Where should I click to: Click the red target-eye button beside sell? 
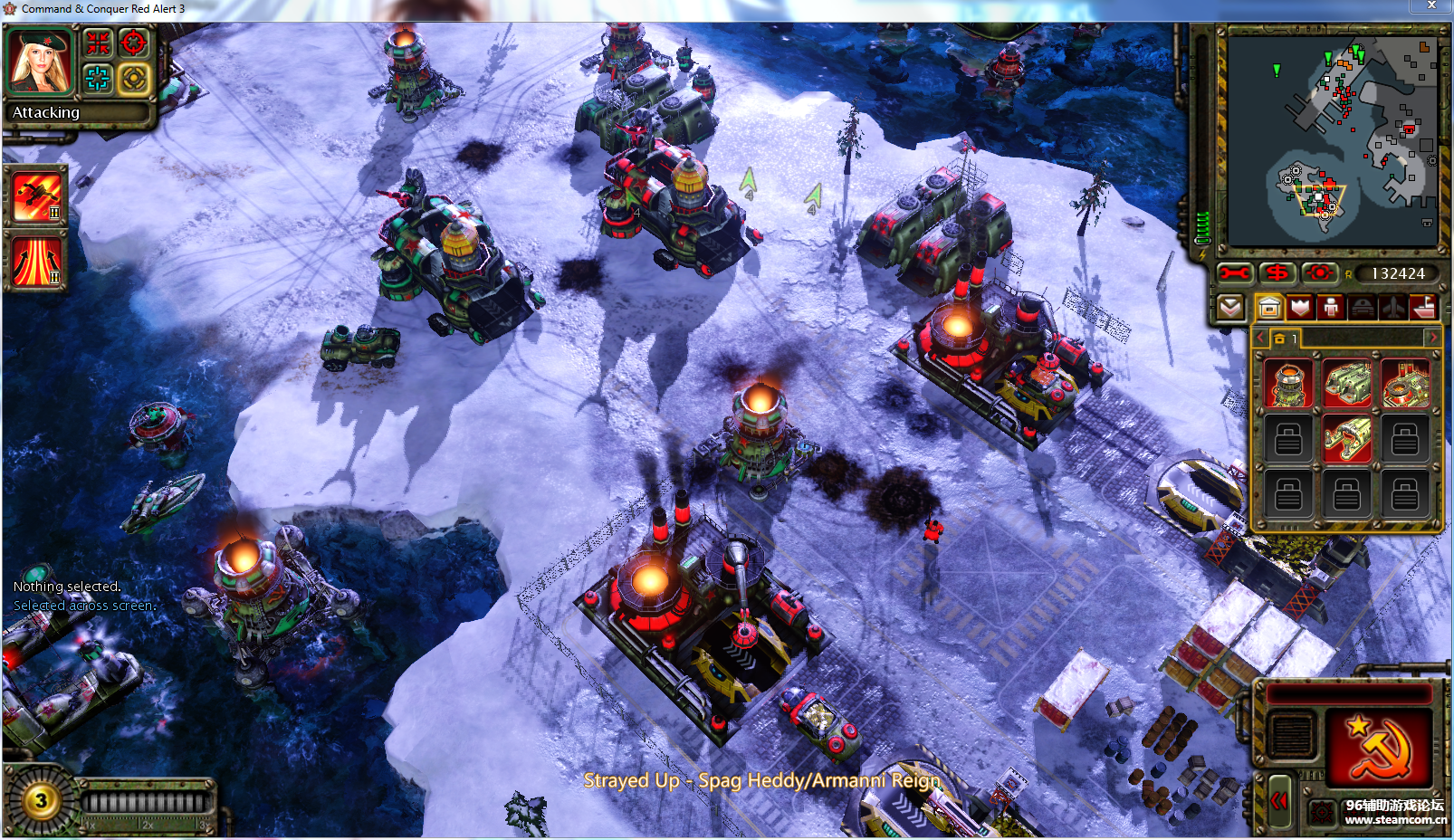1319,272
